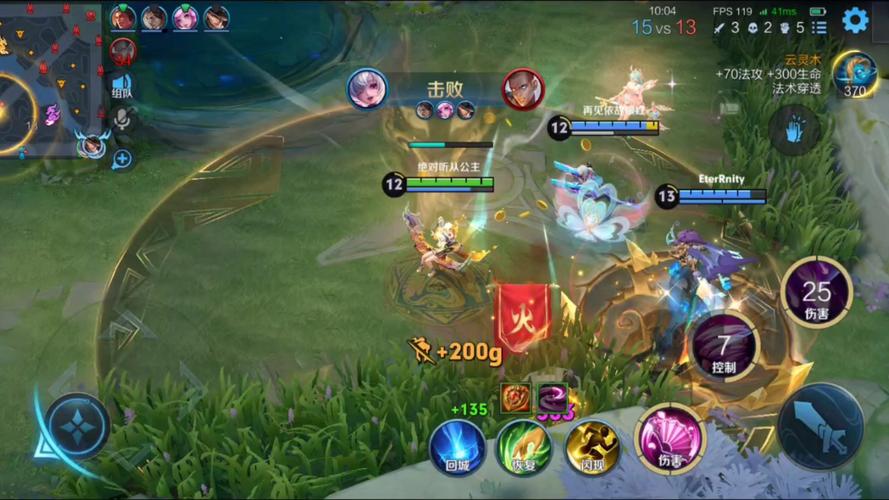The height and width of the screenshot is (500, 889).
Task: Open the scoreboard list icon
Action: point(818,28)
